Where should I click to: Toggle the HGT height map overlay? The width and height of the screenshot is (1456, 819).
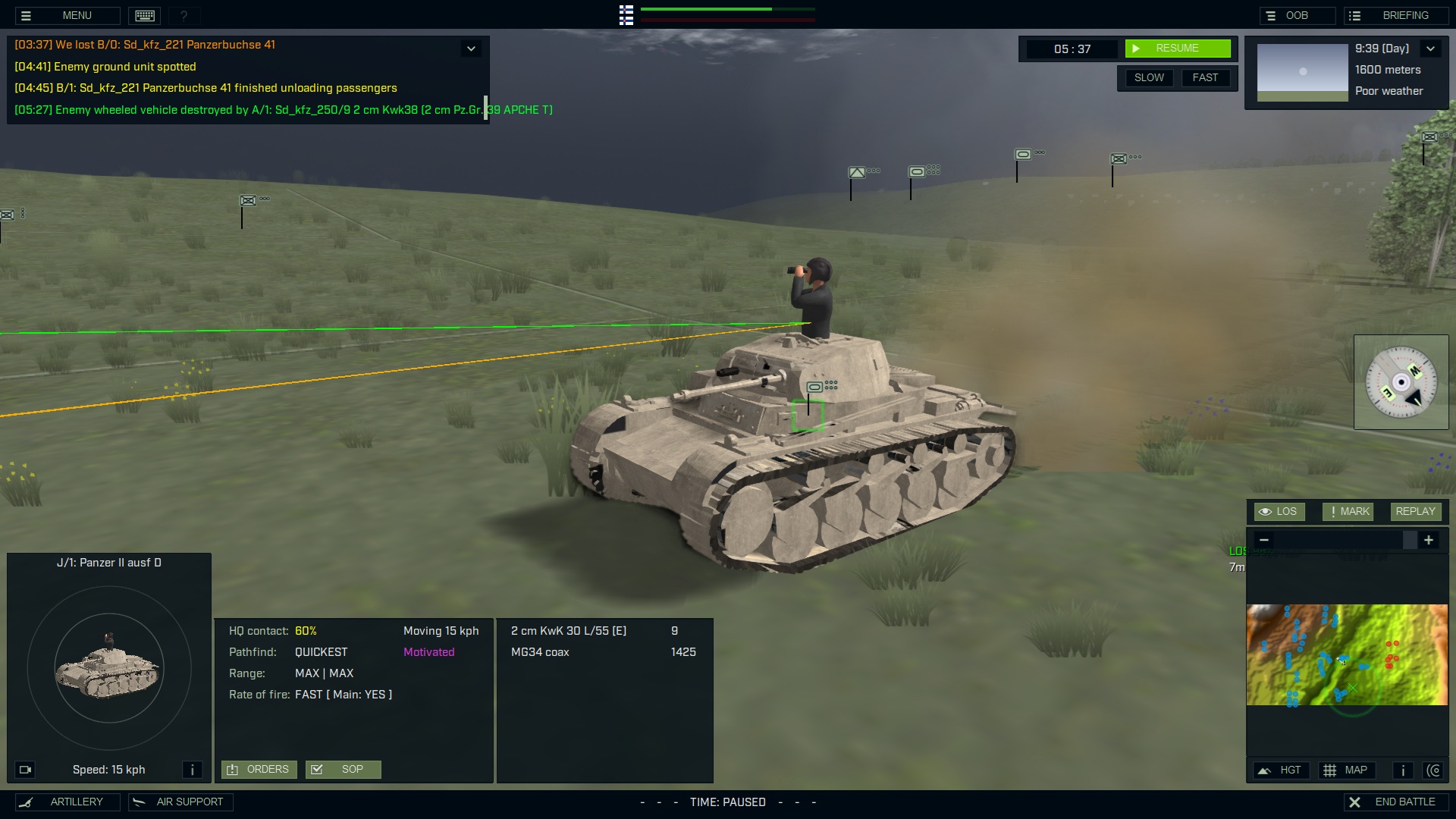pyautogui.click(x=1282, y=770)
